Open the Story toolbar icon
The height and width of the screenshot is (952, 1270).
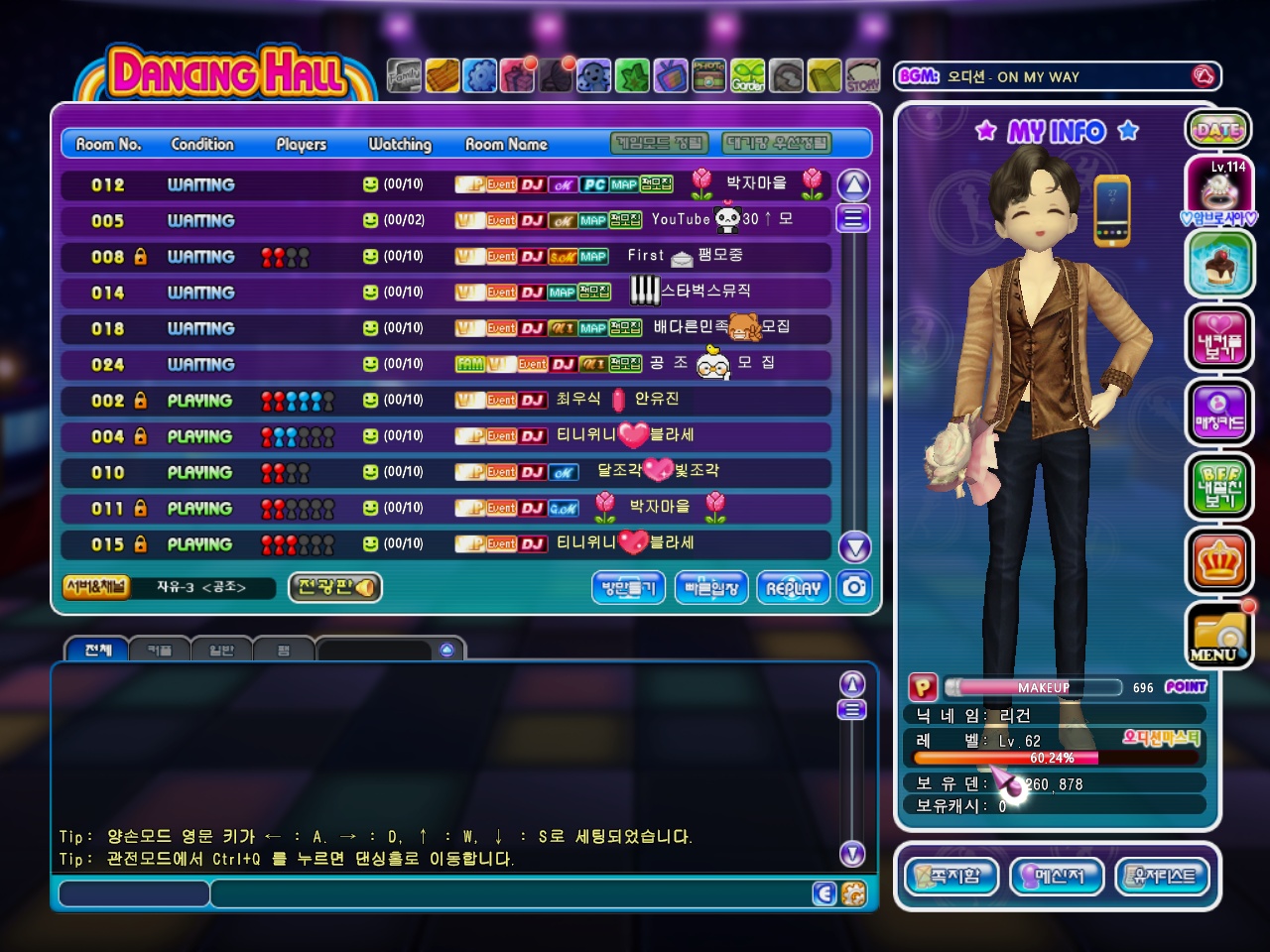[x=862, y=75]
